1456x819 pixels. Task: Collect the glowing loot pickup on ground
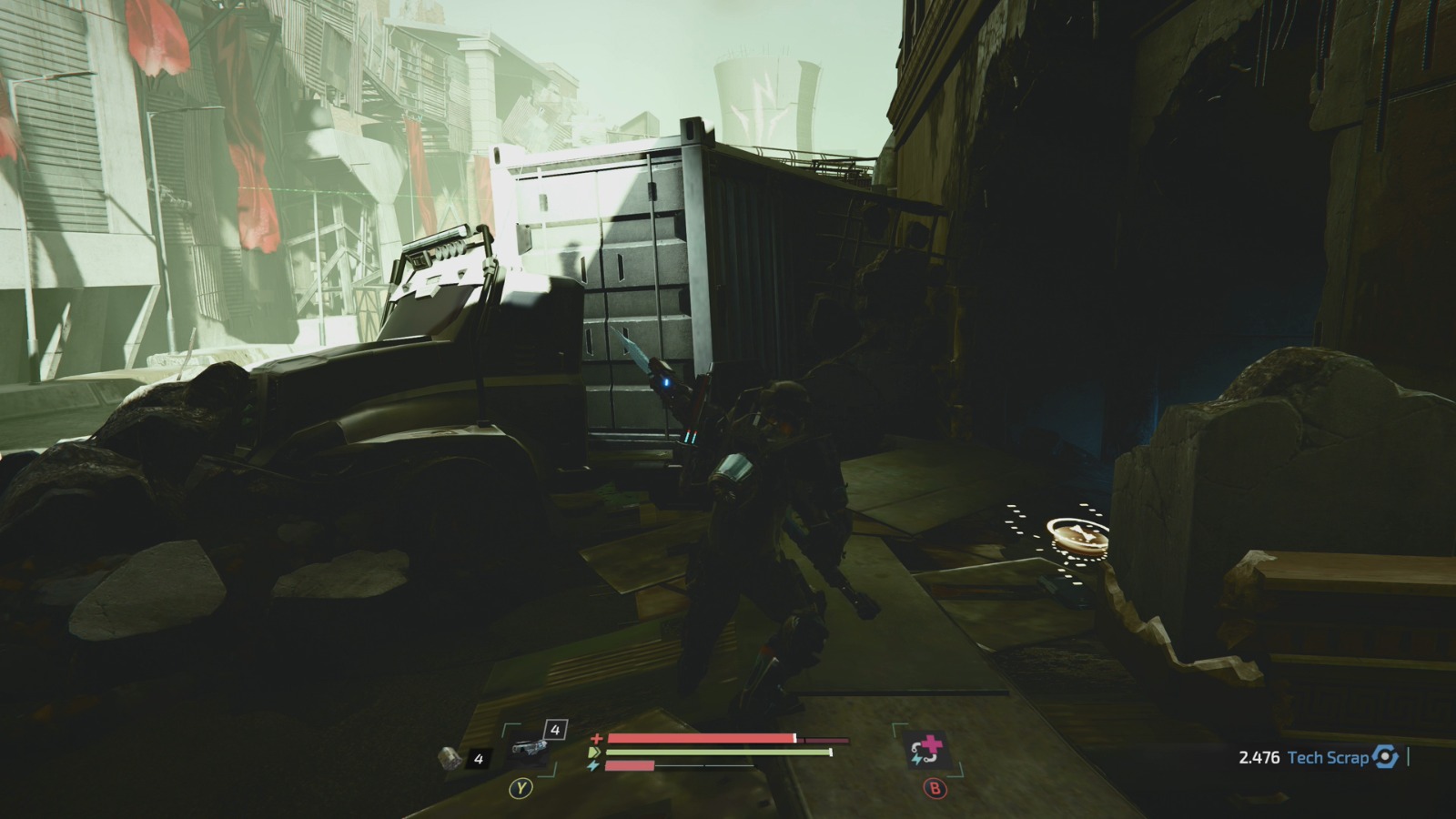click(1078, 537)
